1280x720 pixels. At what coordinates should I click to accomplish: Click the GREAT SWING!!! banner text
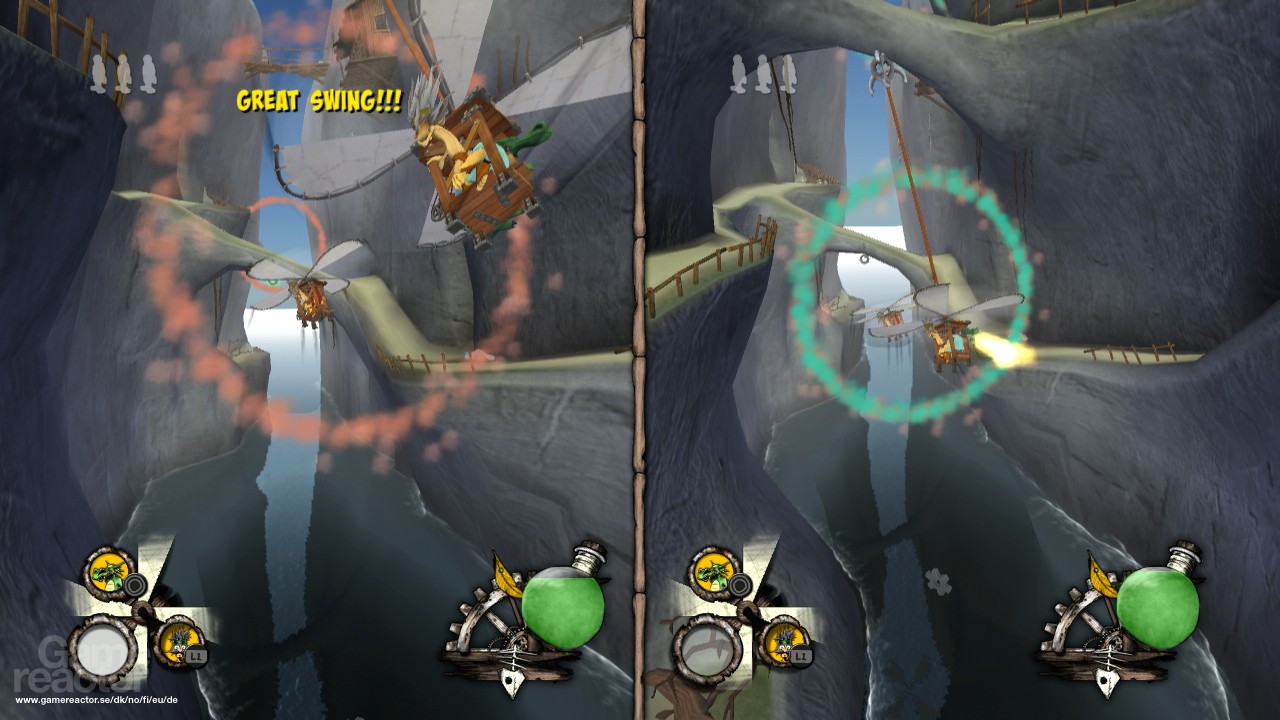pos(318,100)
